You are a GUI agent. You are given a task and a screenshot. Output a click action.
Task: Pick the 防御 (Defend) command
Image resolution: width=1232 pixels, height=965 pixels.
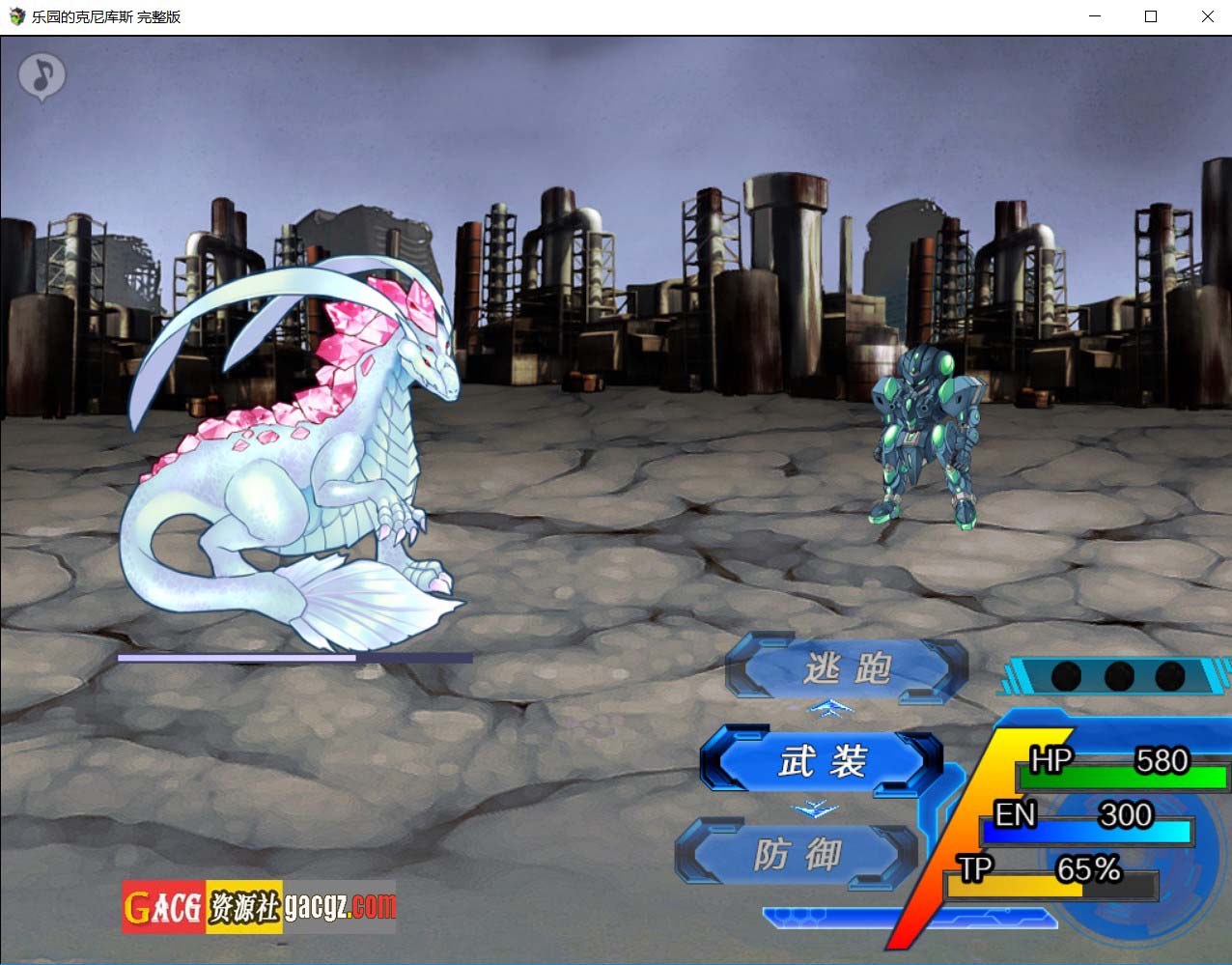point(797,855)
